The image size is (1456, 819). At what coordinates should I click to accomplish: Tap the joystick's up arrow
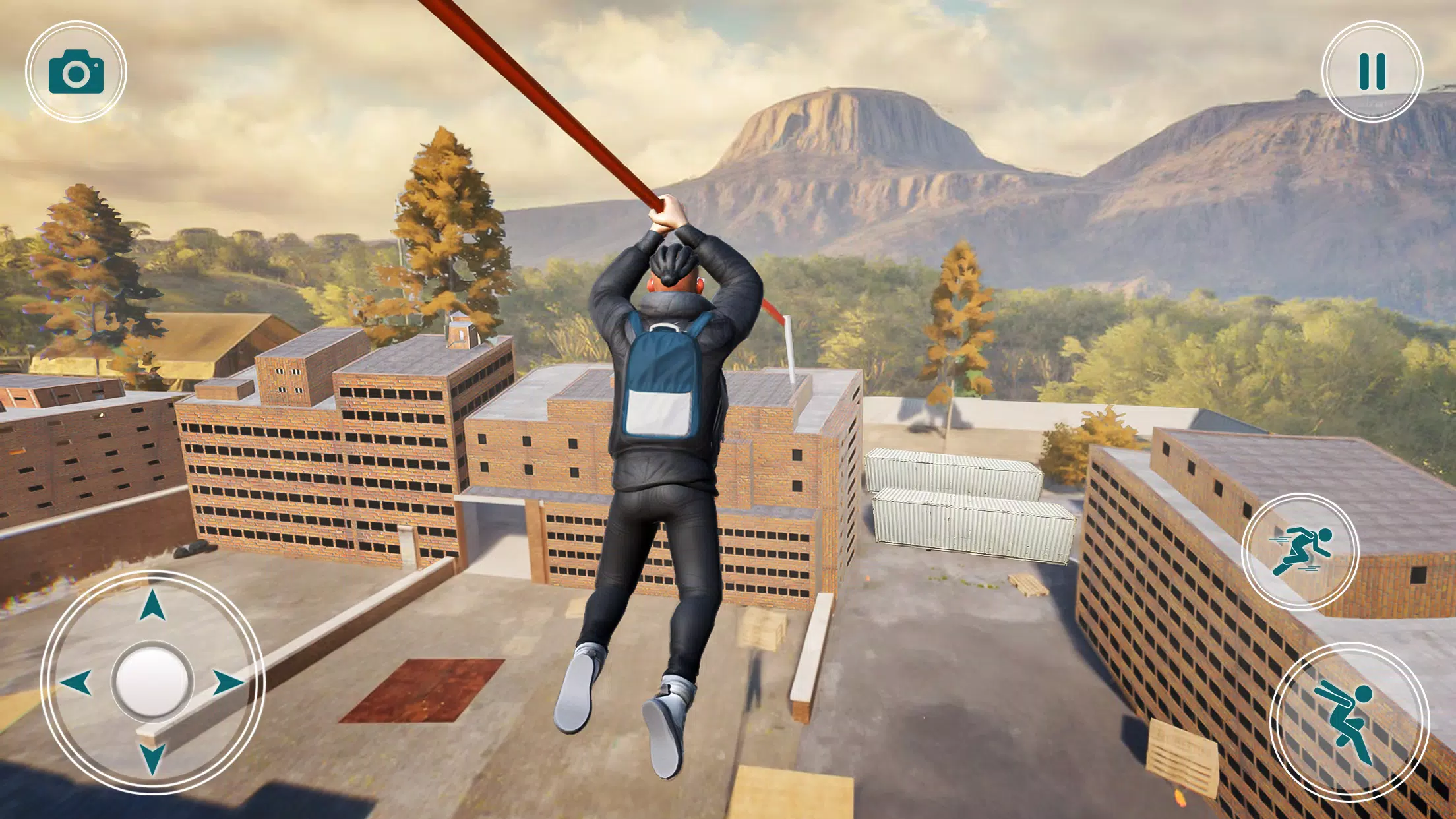tap(152, 605)
